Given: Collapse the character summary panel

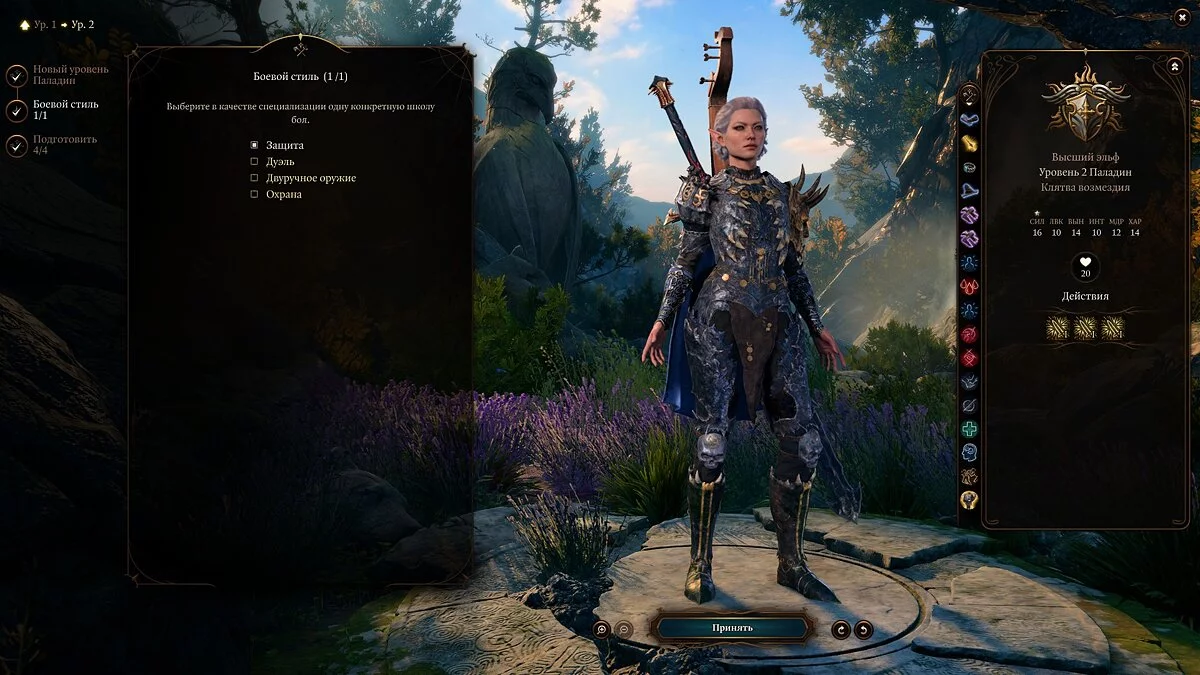Looking at the screenshot, I should pos(1174,66).
